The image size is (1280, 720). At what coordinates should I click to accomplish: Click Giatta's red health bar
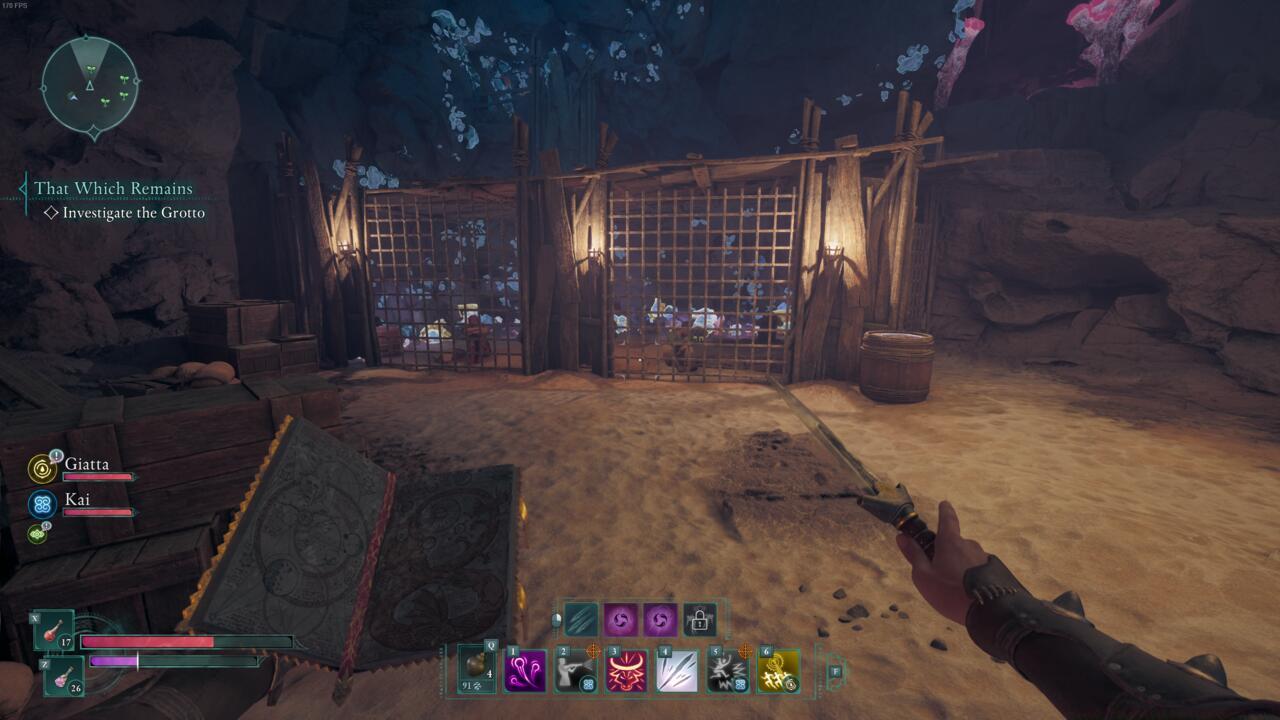pos(97,475)
